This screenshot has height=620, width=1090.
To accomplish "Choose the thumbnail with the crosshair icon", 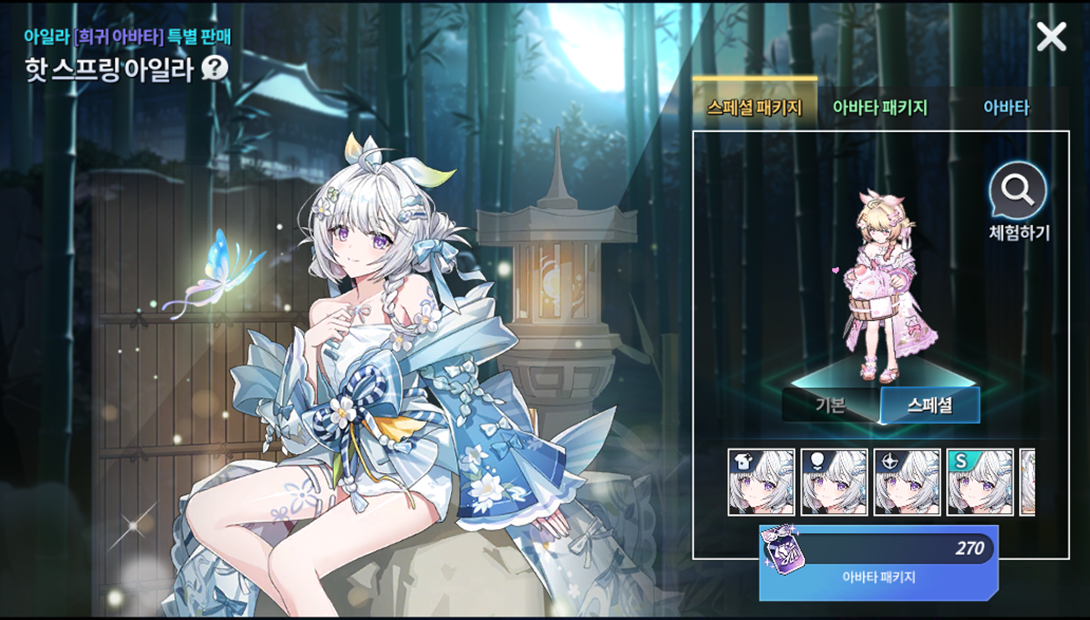I will pyautogui.click(x=907, y=482).
